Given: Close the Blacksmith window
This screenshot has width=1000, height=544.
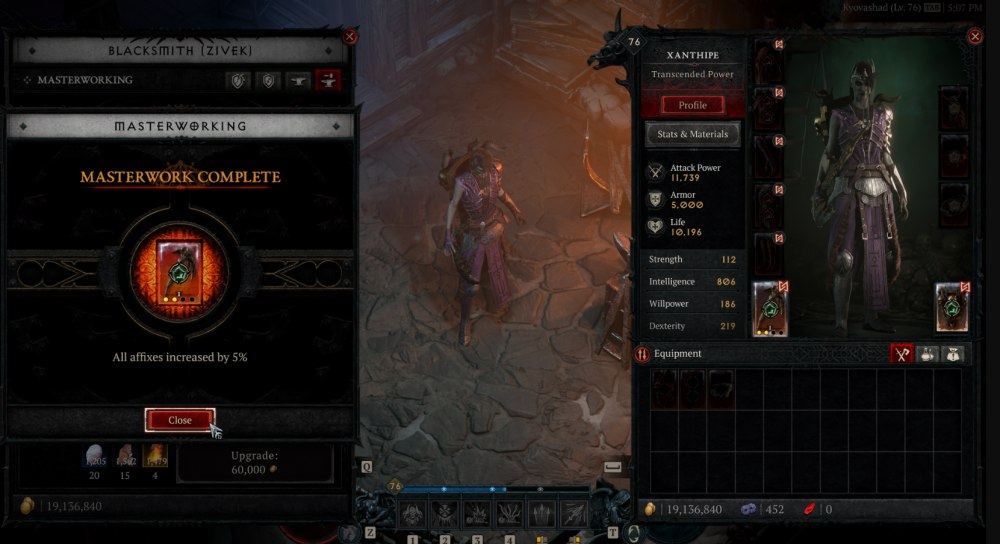Looking at the screenshot, I should point(349,37).
